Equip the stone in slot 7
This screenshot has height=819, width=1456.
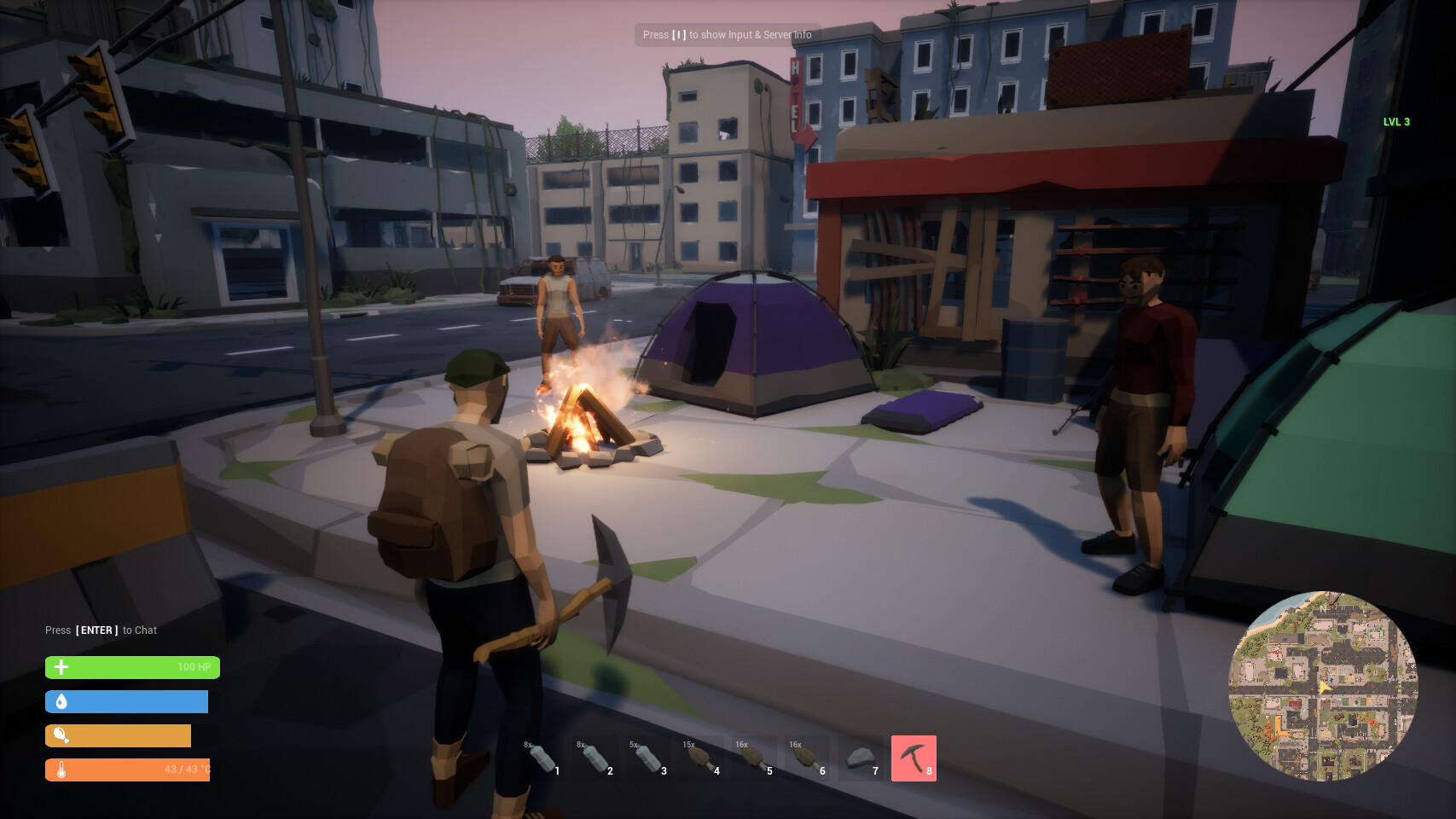tap(861, 758)
